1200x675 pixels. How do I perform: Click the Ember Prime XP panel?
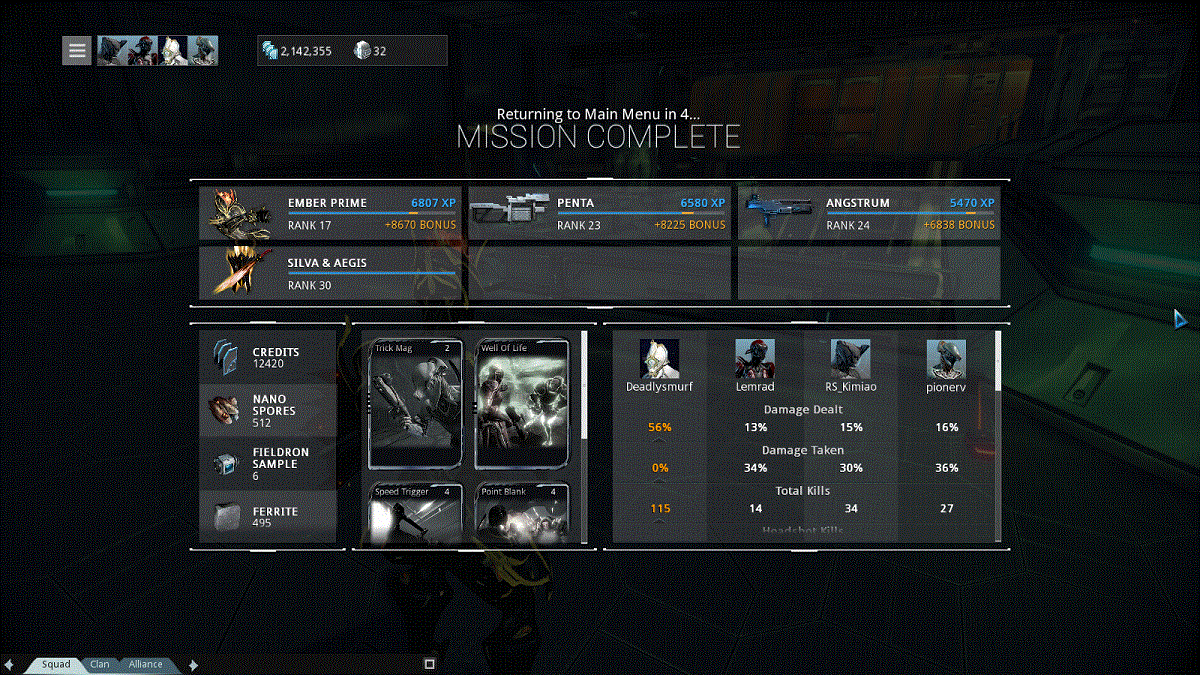pos(330,213)
